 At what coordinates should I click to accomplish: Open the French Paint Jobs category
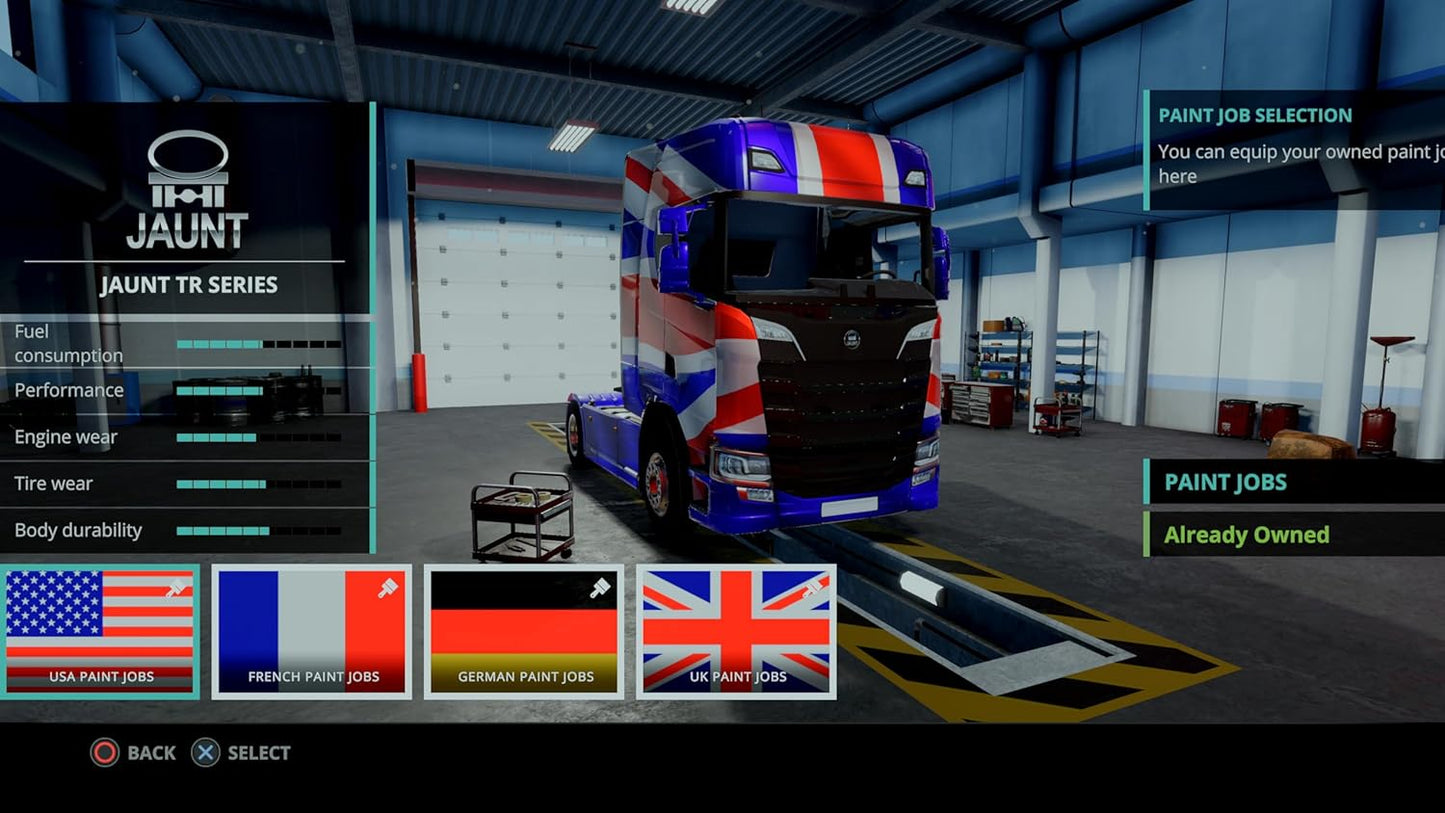[312, 631]
